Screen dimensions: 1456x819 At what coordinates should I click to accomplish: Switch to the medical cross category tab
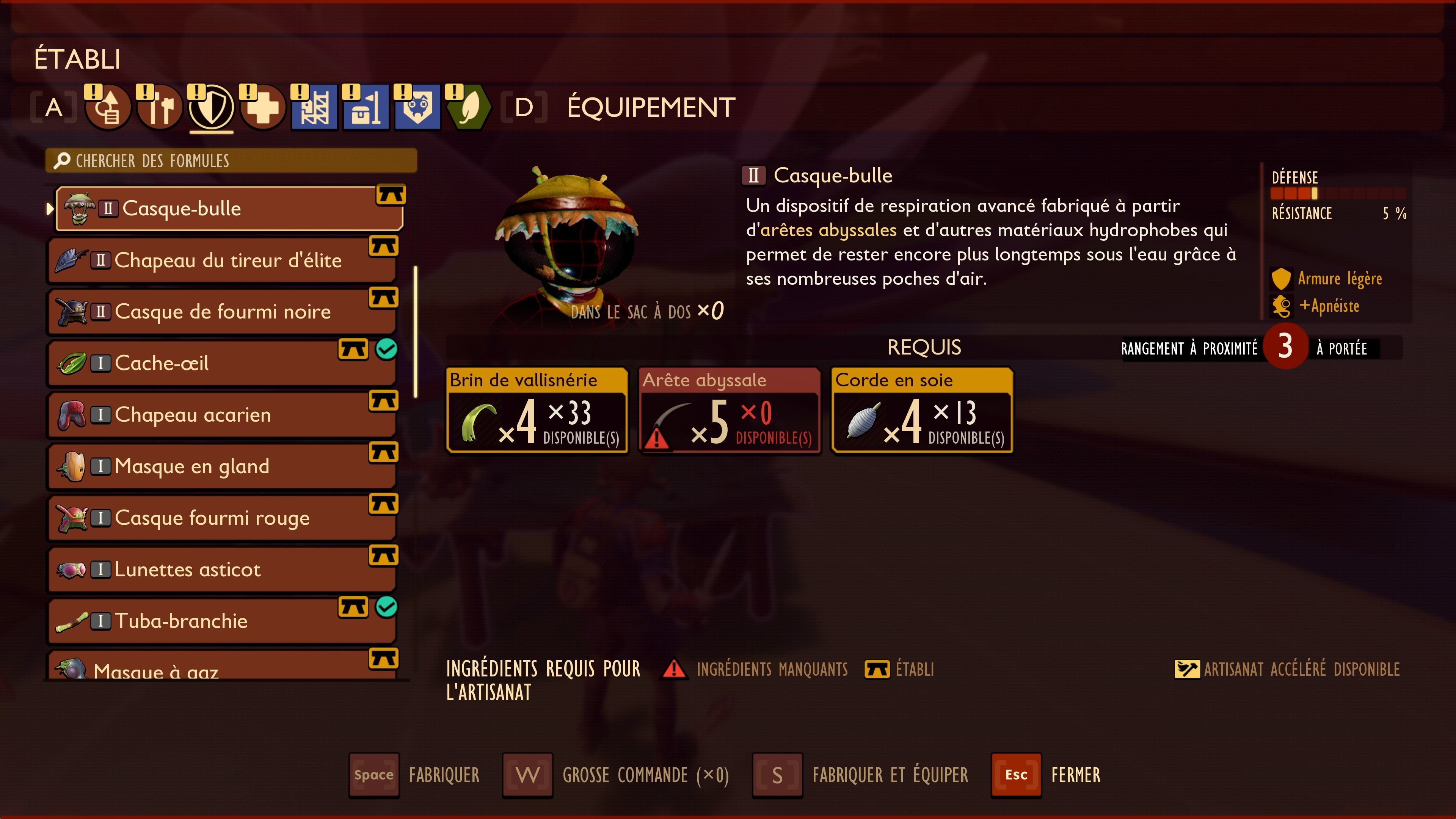click(263, 107)
